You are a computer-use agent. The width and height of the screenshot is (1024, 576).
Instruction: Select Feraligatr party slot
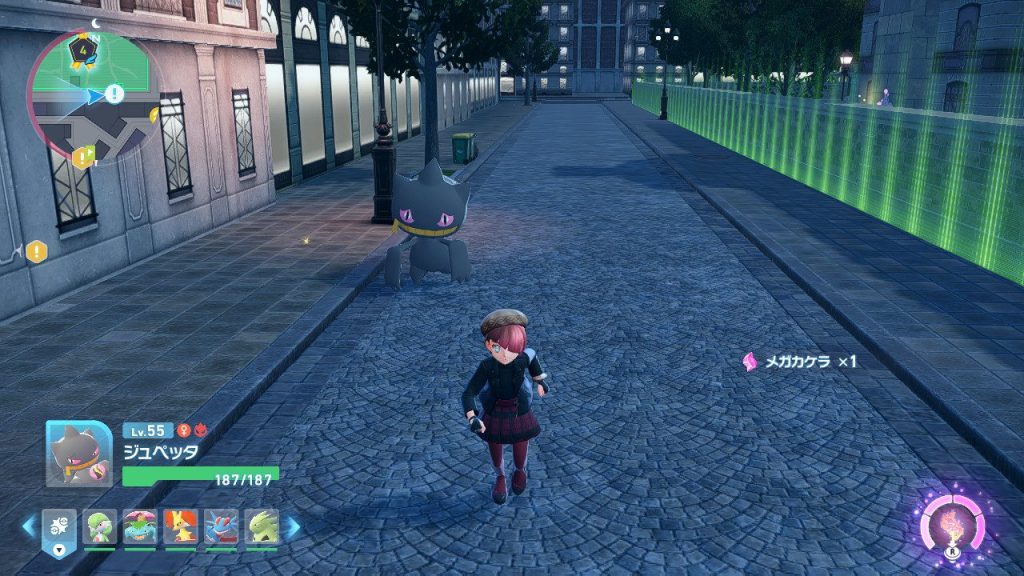pyautogui.click(x=221, y=526)
